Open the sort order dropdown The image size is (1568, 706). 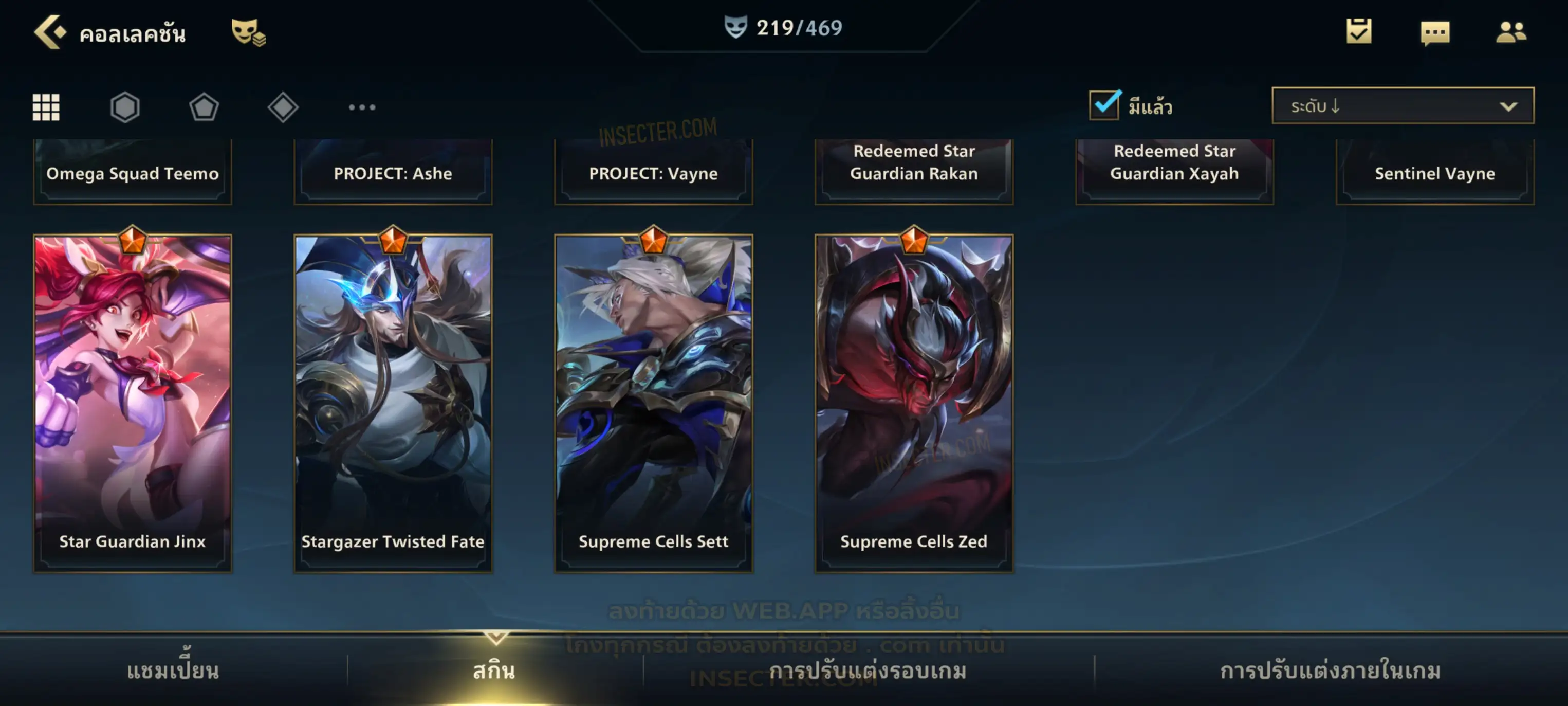[1403, 106]
